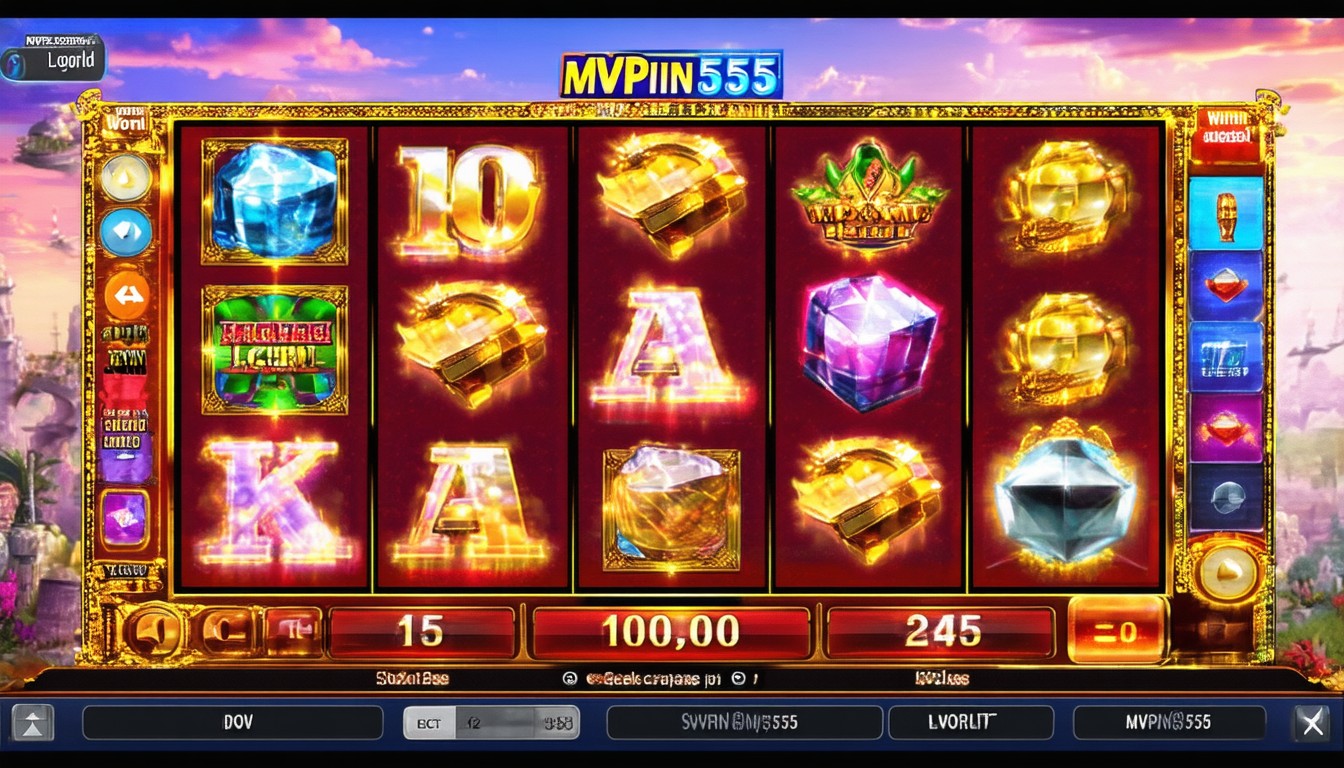Expand the up-arrow button in bottom bar
The height and width of the screenshot is (768, 1344).
(33, 722)
